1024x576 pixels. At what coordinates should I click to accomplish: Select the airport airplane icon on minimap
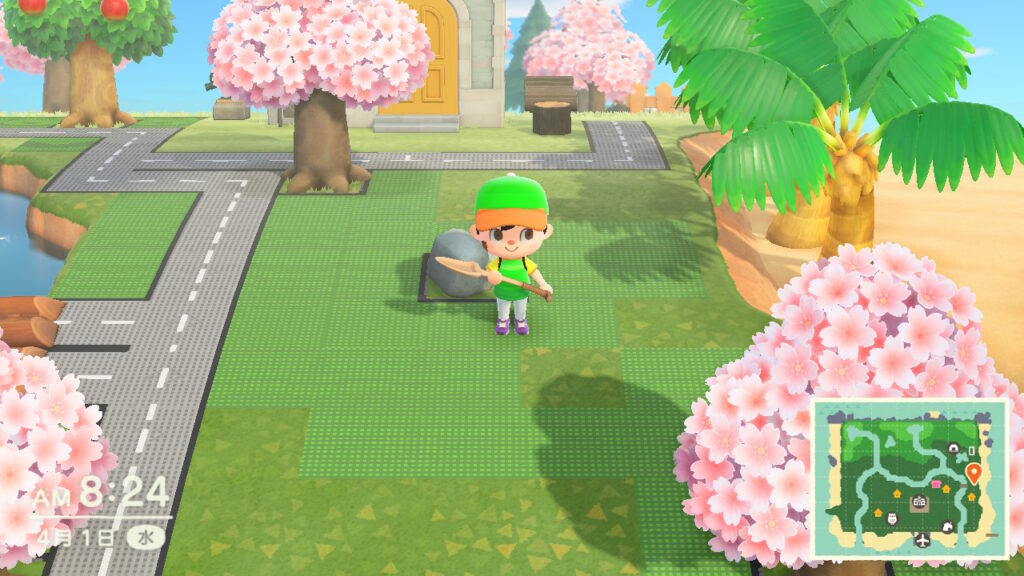[x=923, y=540]
